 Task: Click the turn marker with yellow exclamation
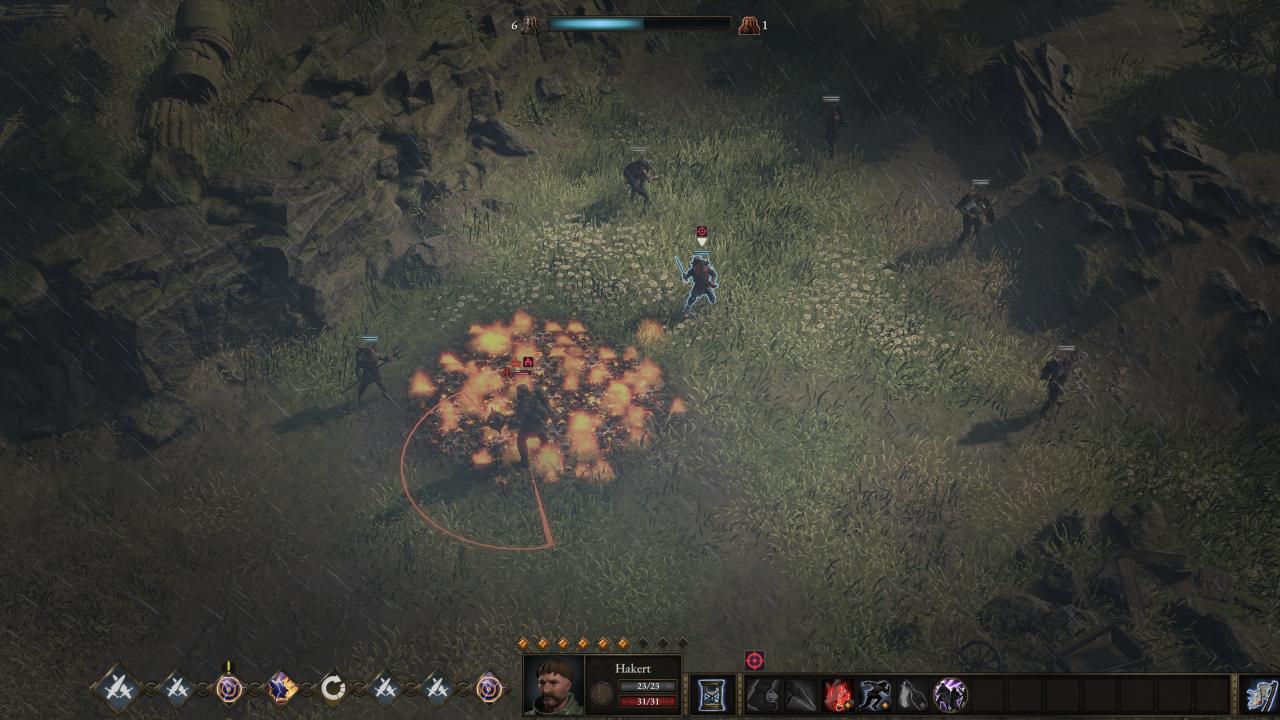[229, 687]
